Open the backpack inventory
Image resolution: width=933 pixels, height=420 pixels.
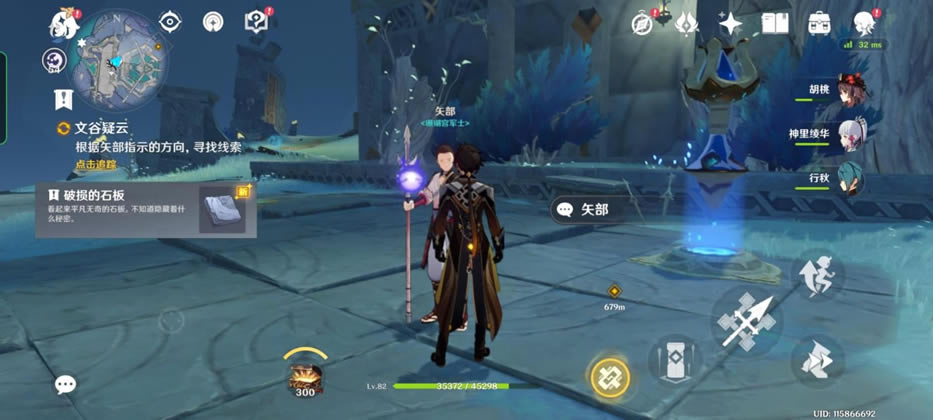[820, 23]
